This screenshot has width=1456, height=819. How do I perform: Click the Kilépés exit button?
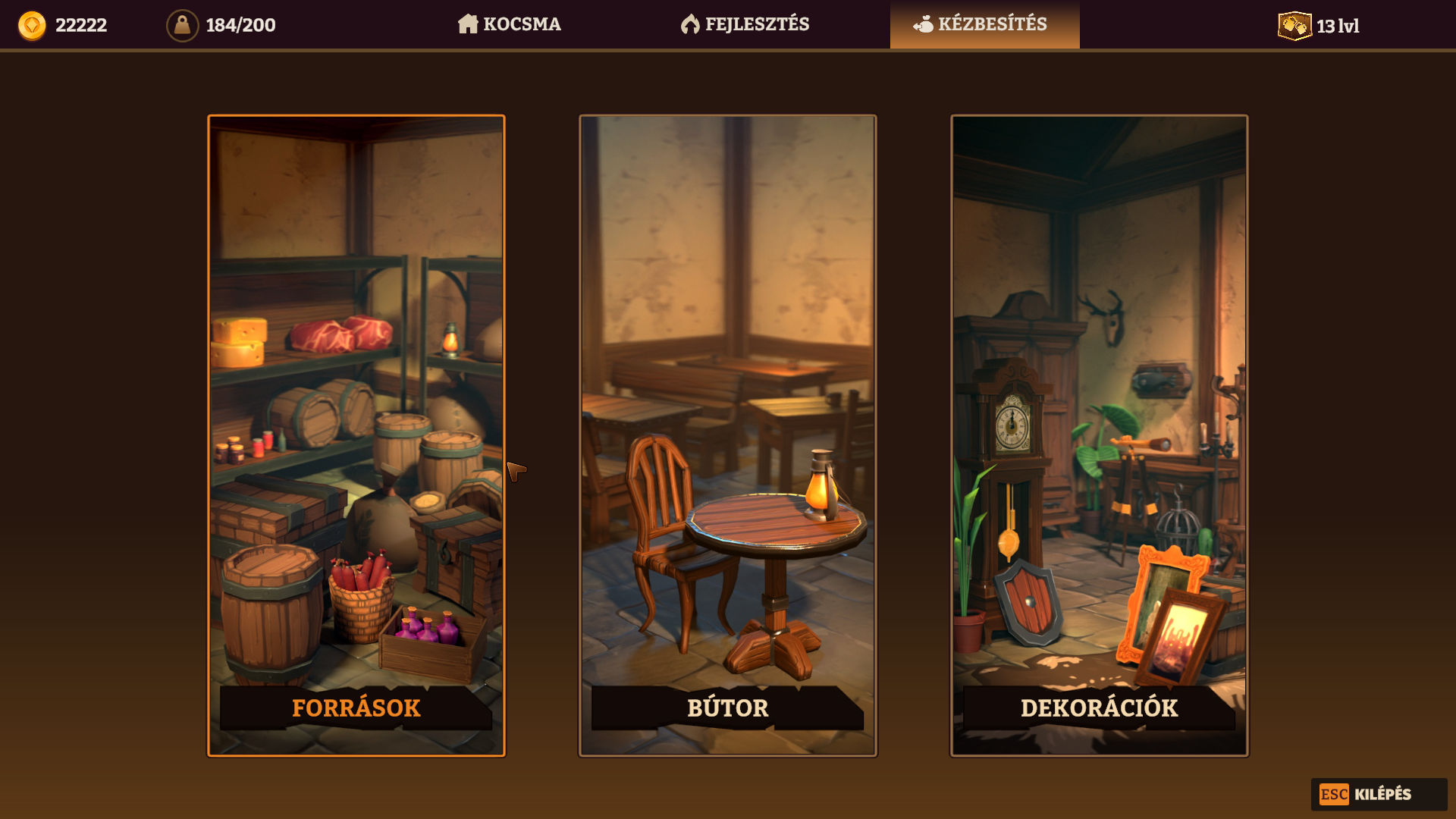pos(1378,794)
